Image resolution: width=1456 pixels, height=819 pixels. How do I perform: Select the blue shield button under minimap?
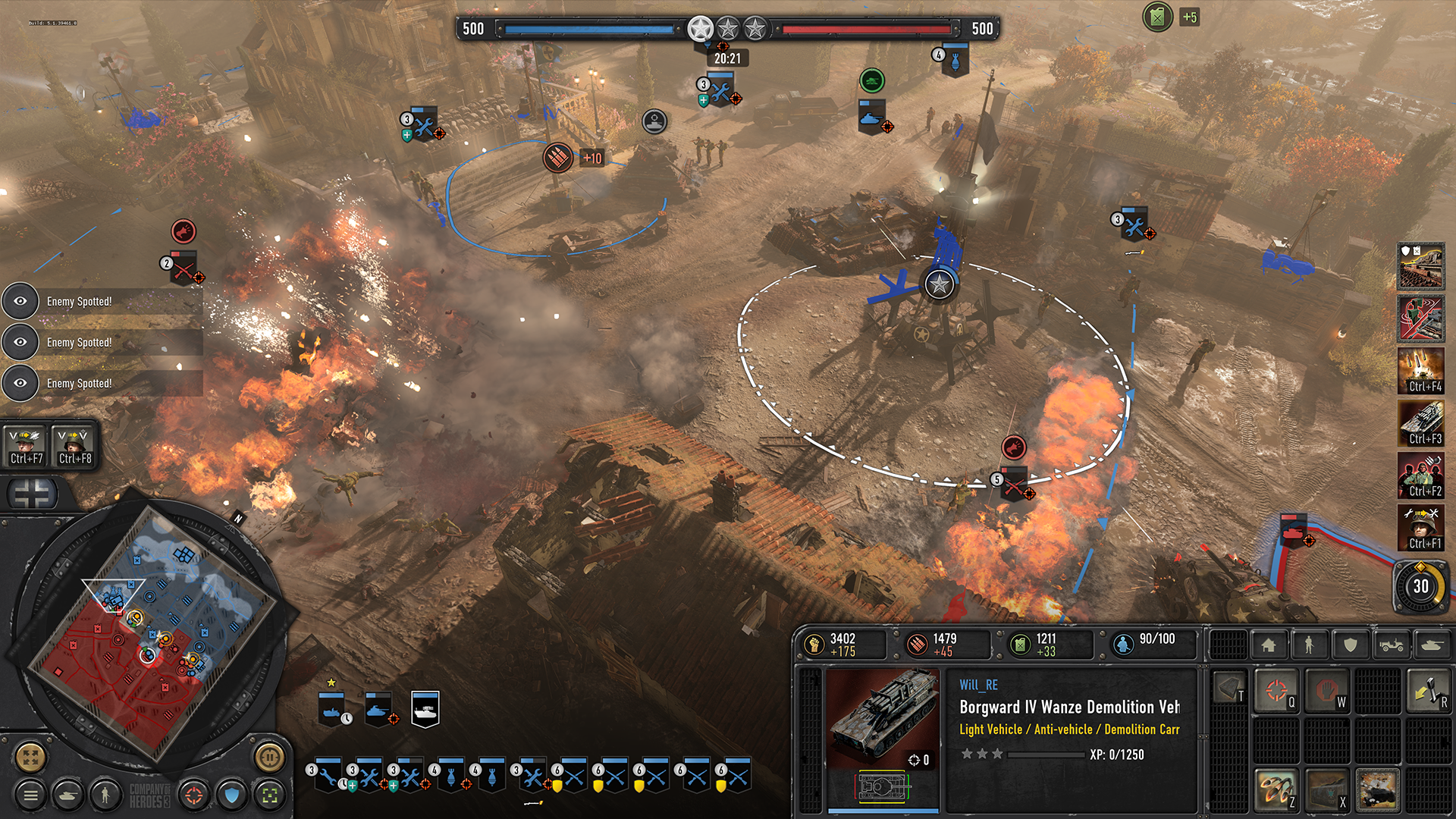[232, 795]
